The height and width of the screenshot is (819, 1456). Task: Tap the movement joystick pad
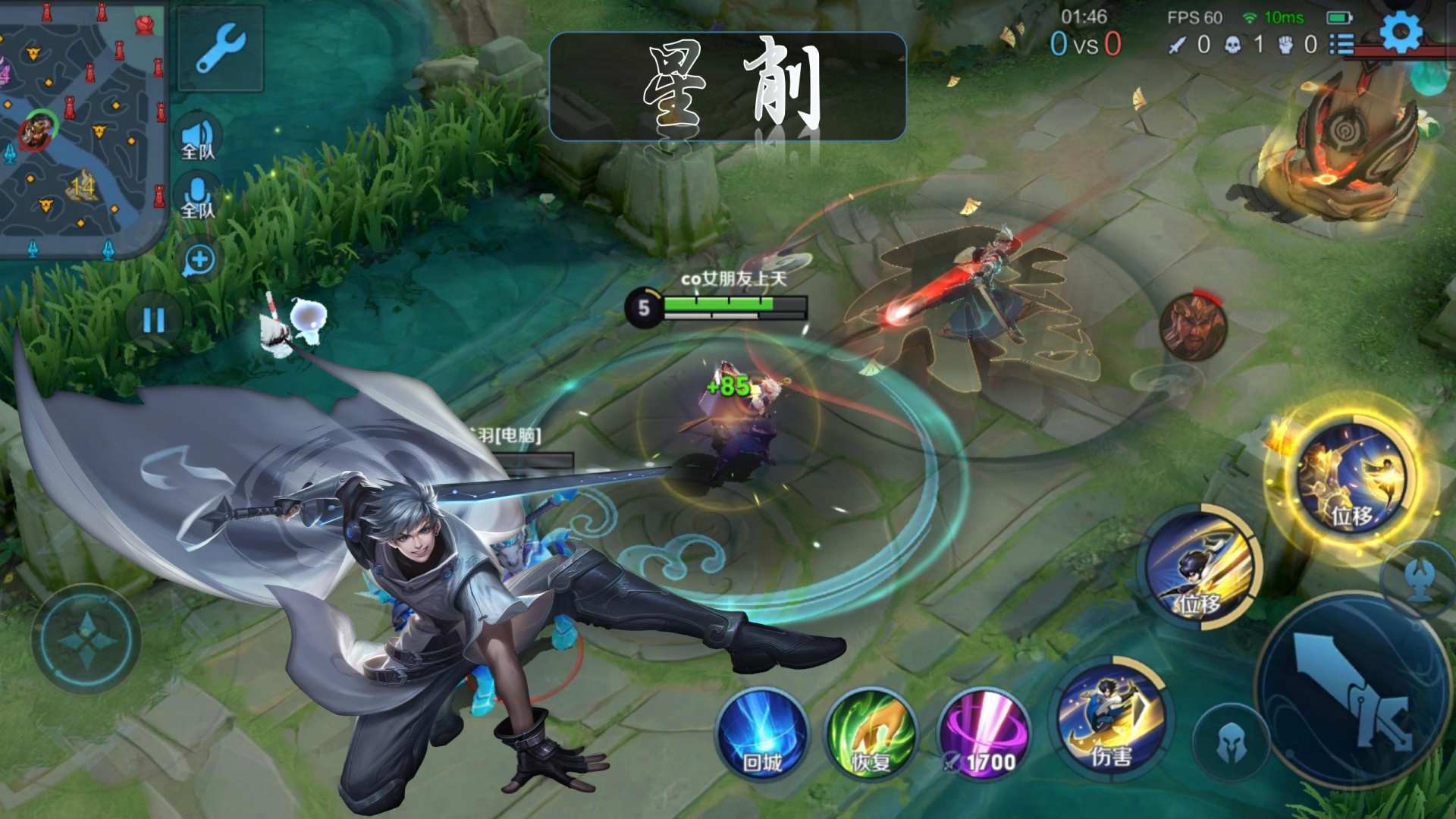[x=86, y=639]
